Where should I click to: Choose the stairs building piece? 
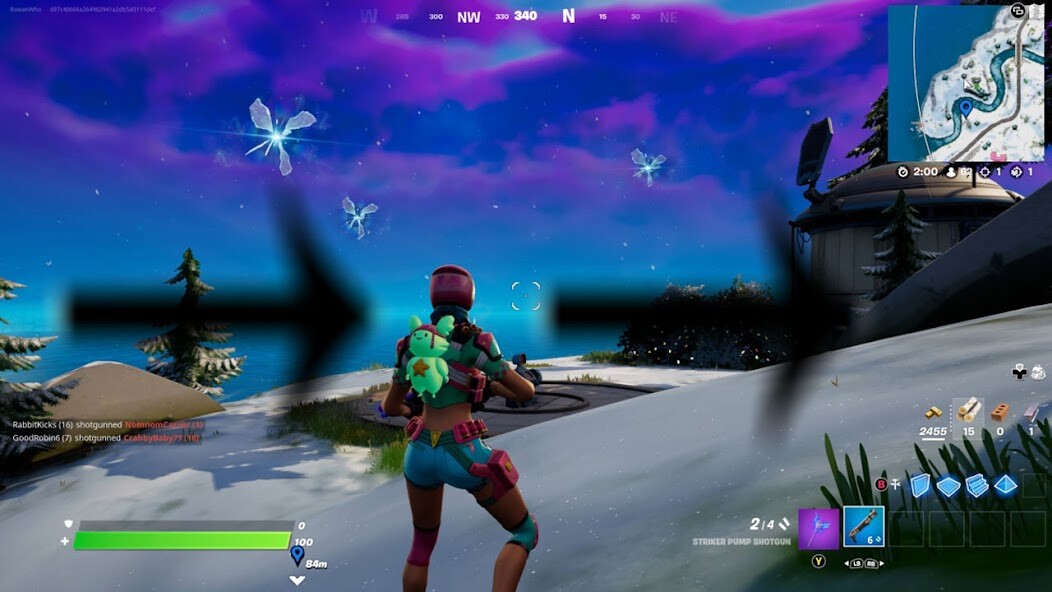pos(977,486)
